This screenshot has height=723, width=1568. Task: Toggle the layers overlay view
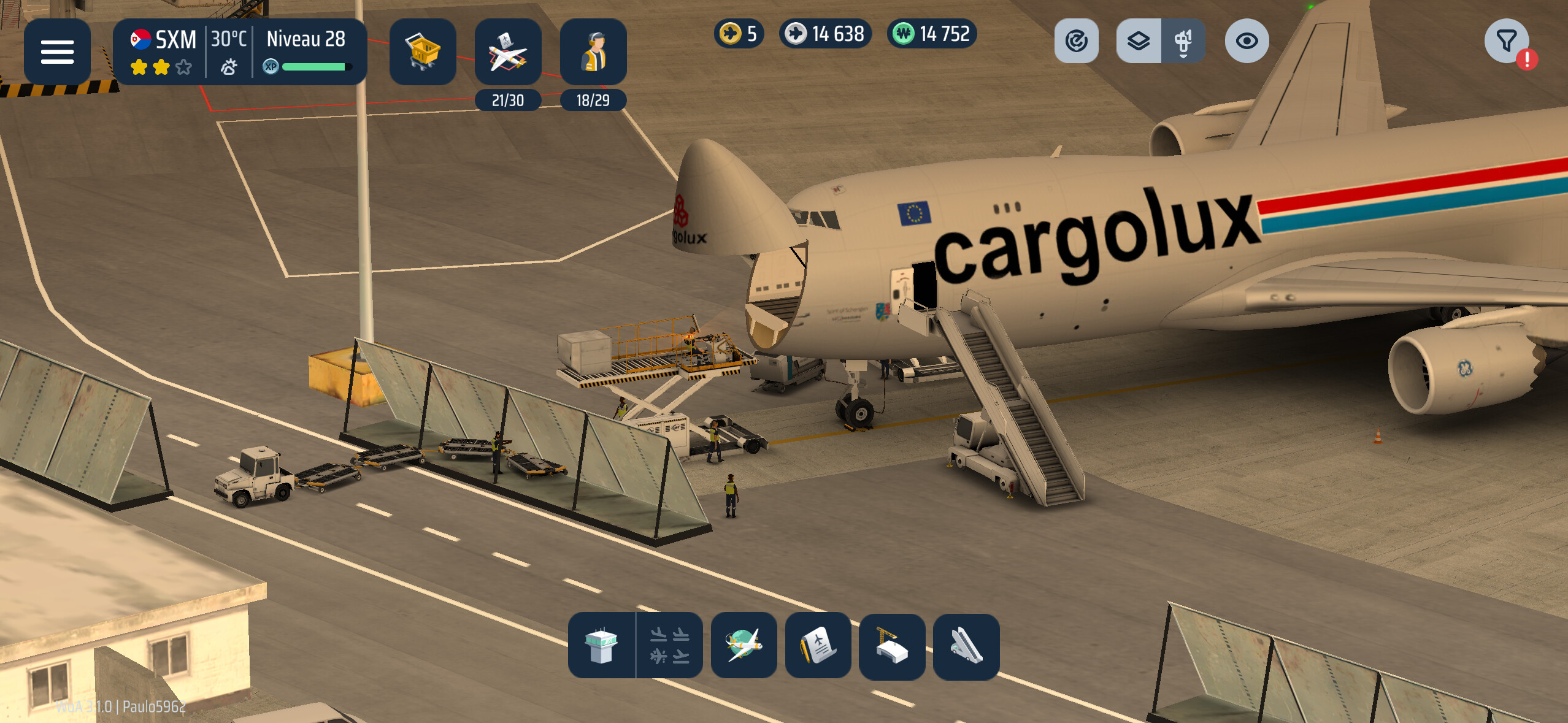click(x=1139, y=40)
